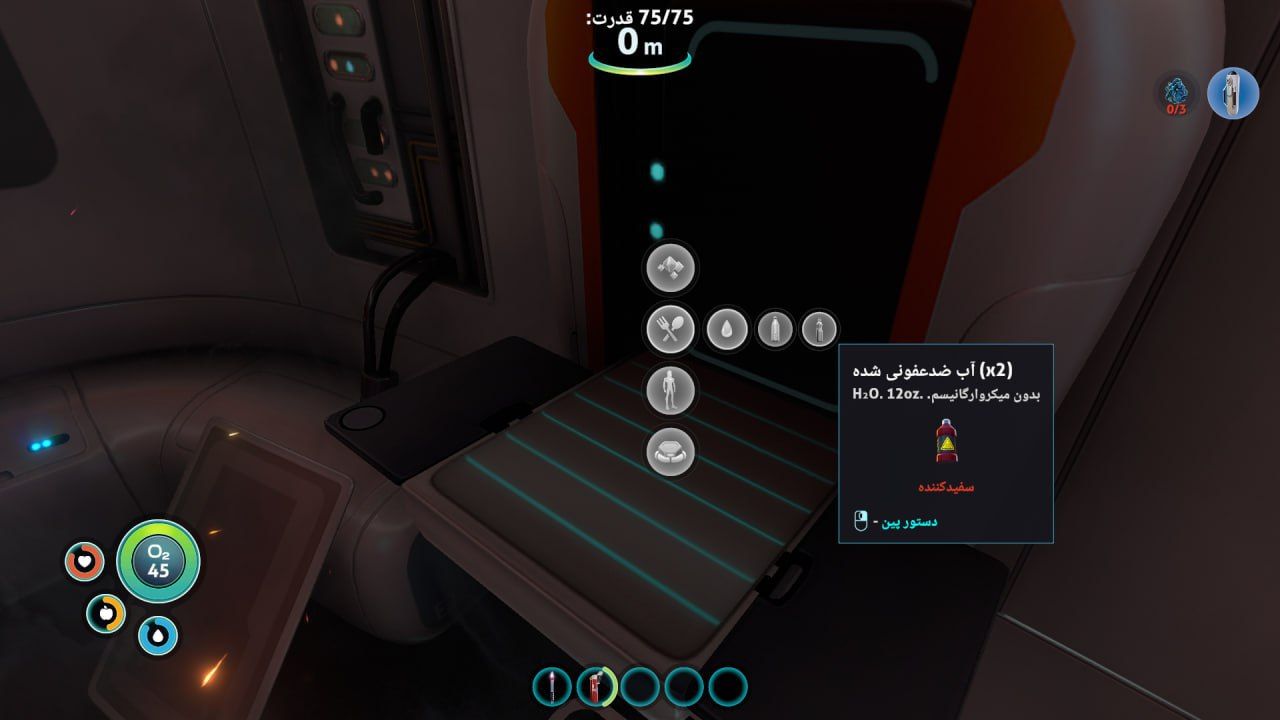Click the pinned recipe icon with blue background
Viewport: 1280px width, 720px height.
coord(1232,93)
